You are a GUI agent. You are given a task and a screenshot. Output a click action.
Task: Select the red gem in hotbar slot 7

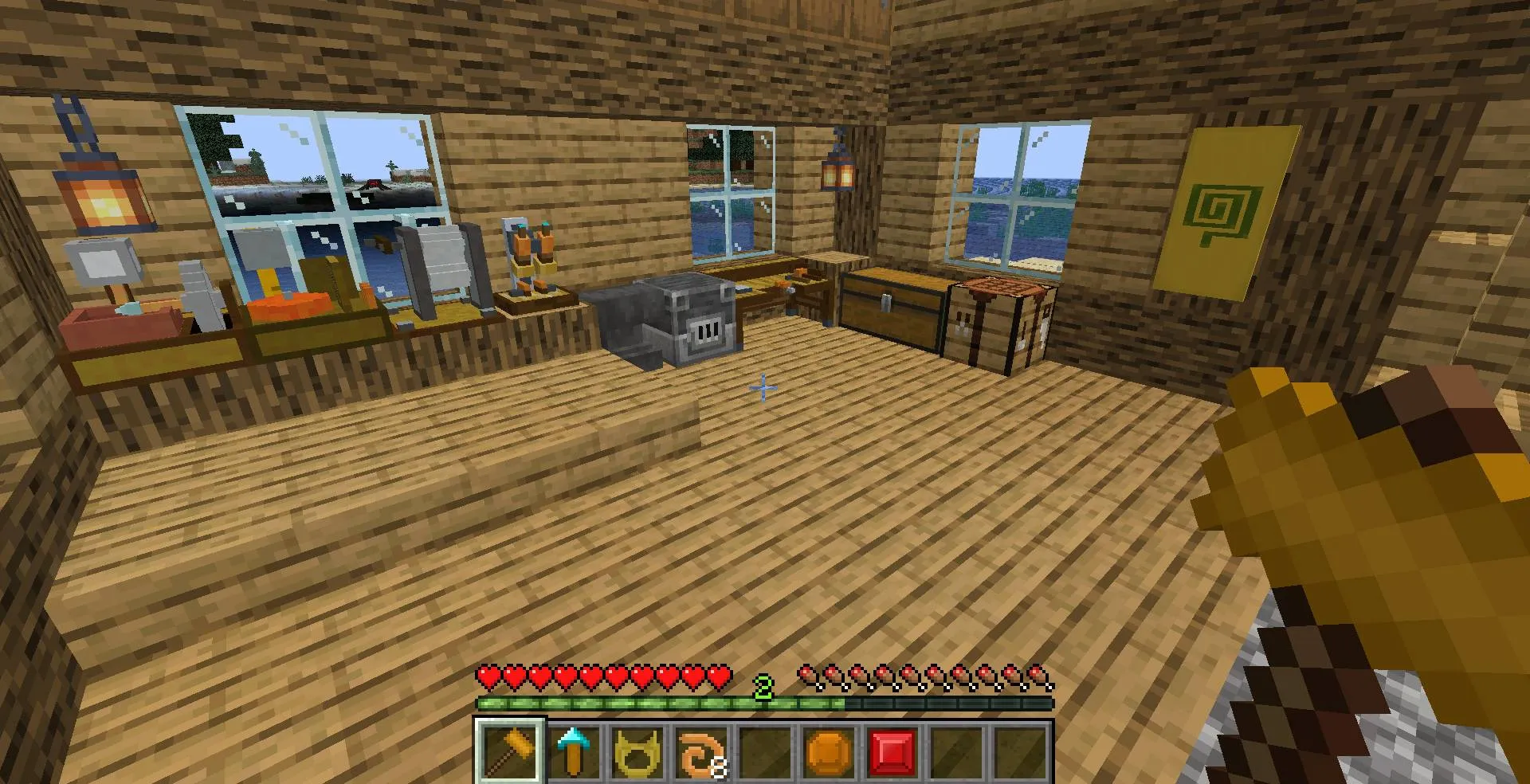click(x=892, y=749)
